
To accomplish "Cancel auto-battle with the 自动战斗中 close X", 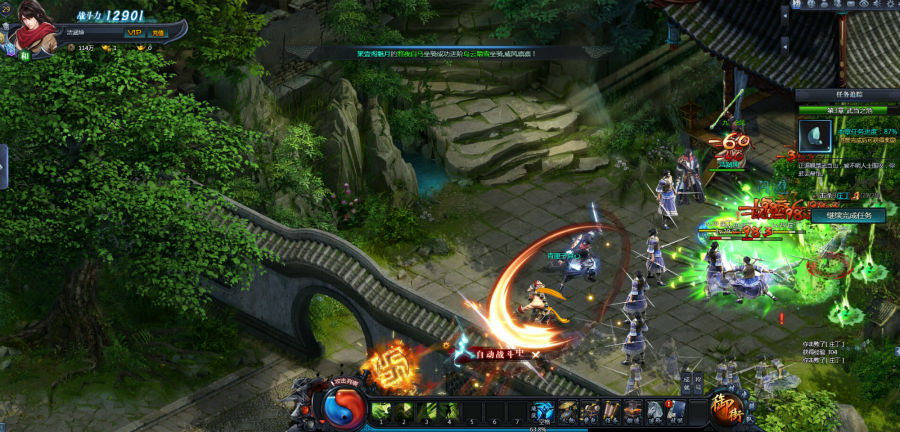I will 535,353.
